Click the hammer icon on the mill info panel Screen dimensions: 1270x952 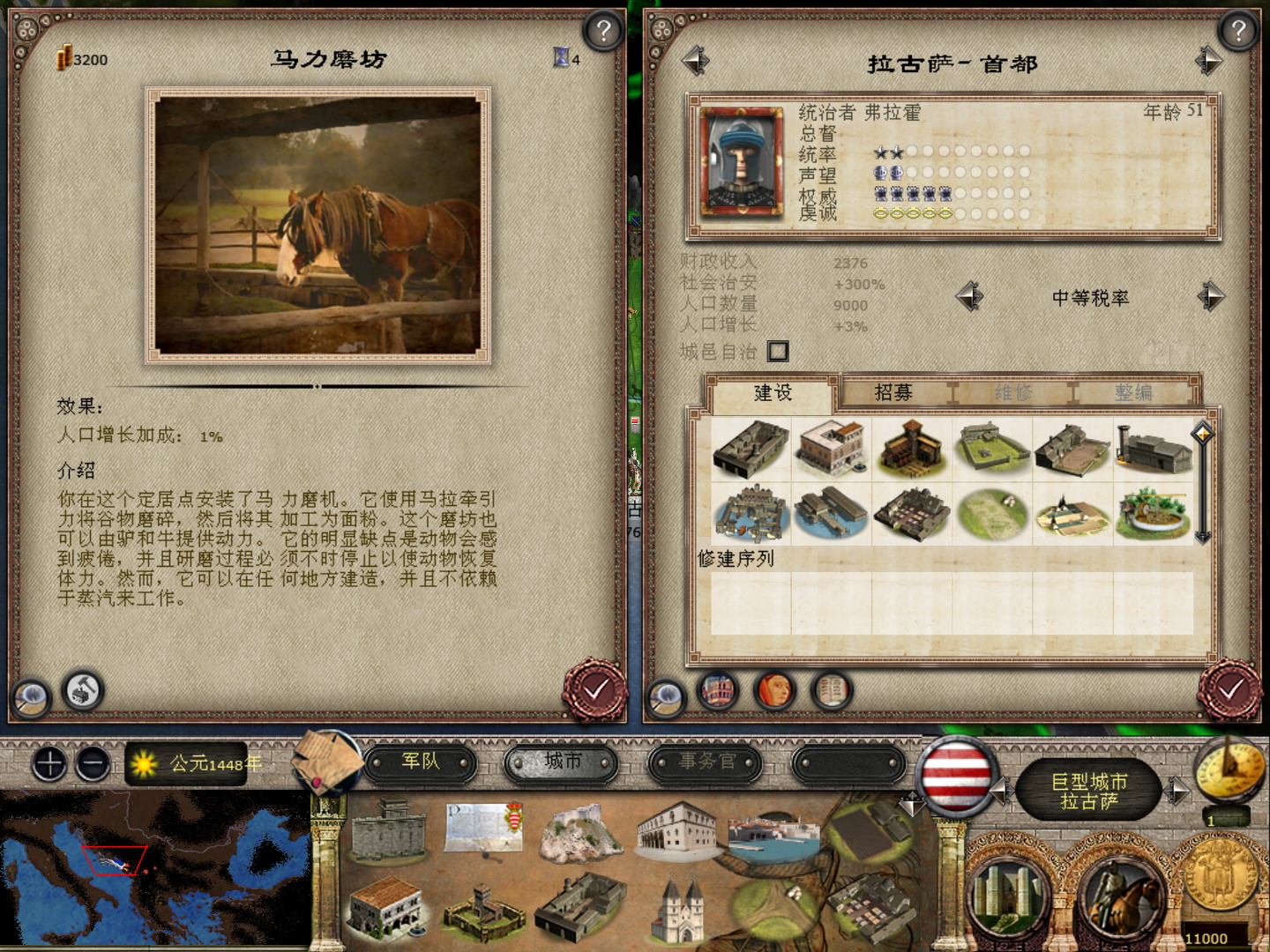click(83, 692)
